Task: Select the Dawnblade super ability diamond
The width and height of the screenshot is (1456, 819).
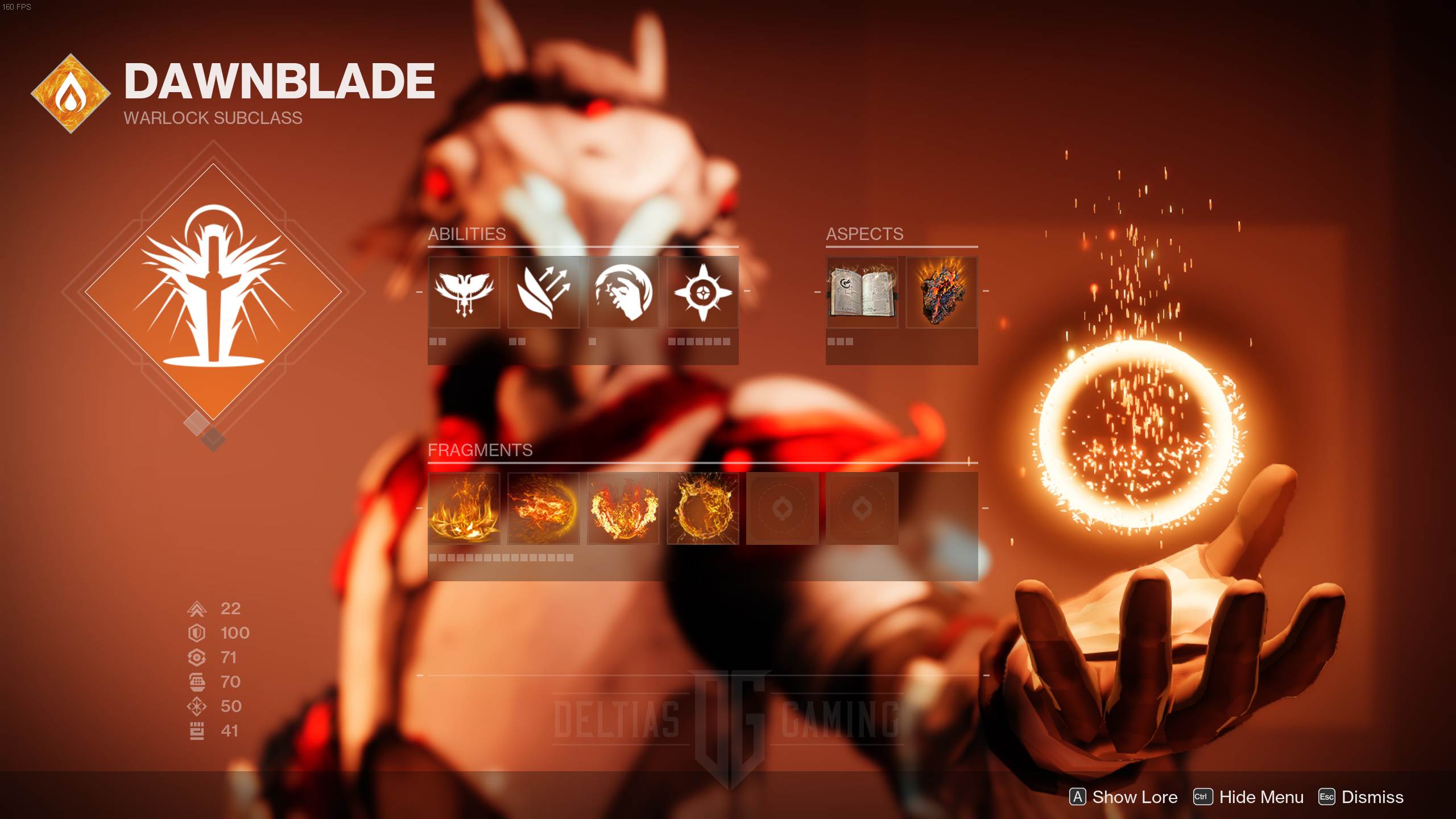Action: 213,292
